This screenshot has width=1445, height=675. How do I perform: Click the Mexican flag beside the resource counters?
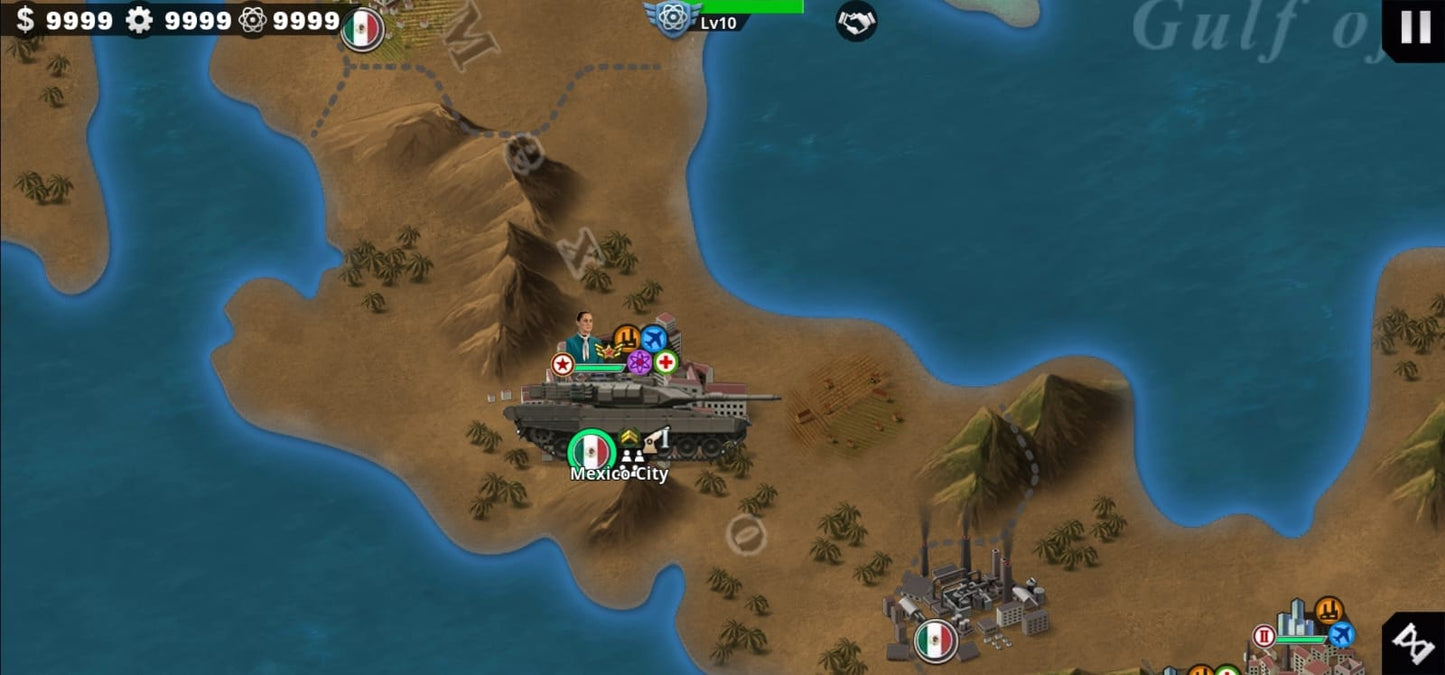click(362, 30)
